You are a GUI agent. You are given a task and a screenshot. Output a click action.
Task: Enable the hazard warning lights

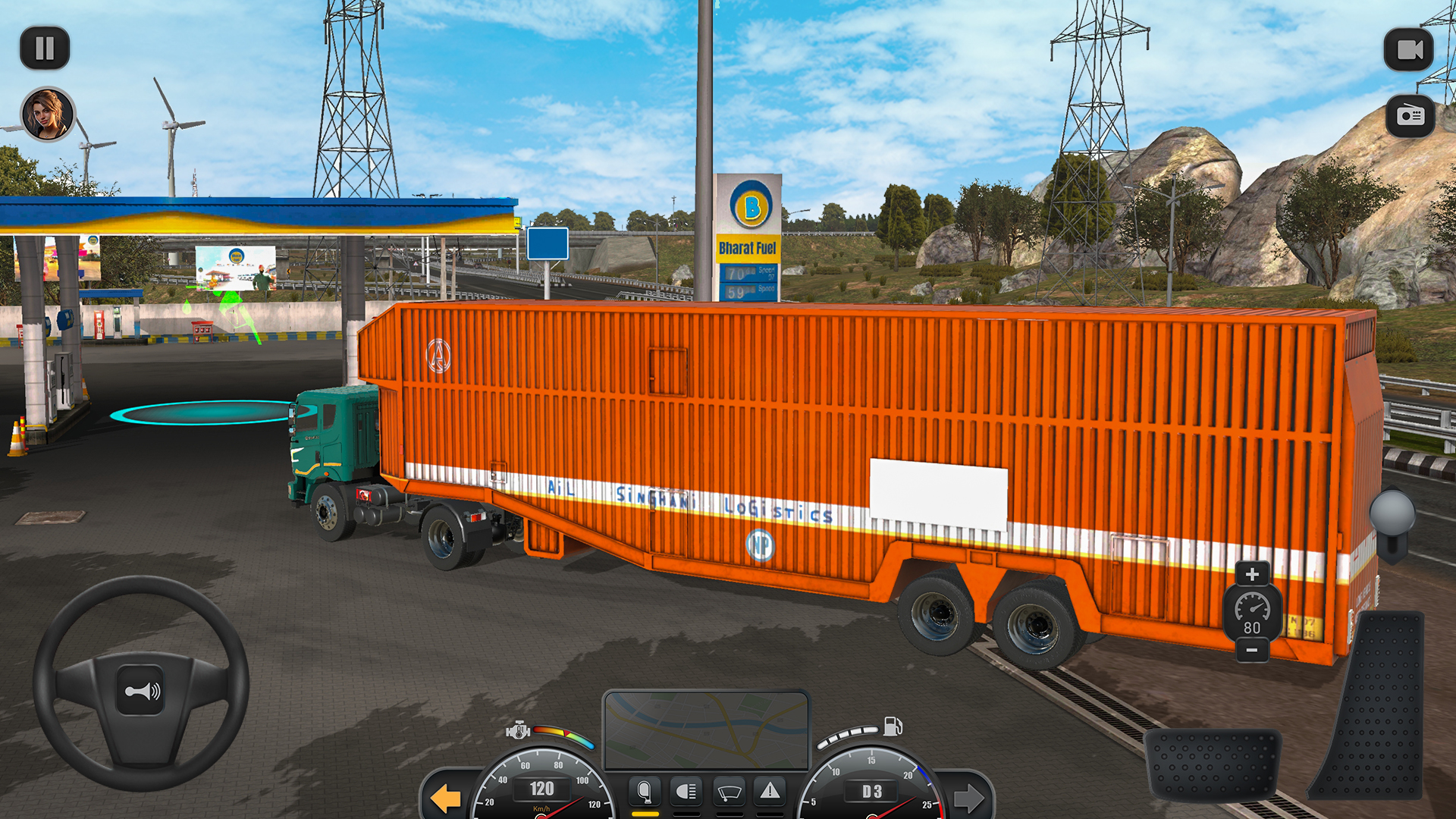[x=770, y=792]
